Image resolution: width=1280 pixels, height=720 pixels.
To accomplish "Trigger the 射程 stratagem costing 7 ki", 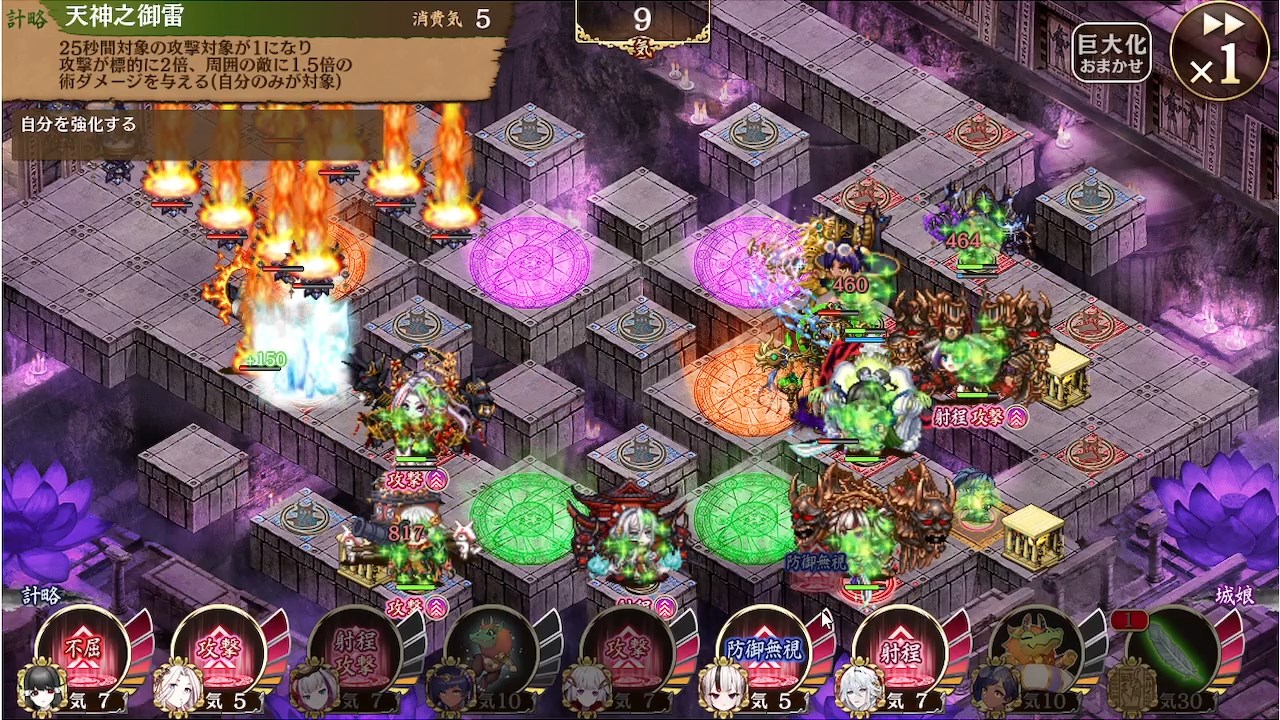I will (901, 650).
